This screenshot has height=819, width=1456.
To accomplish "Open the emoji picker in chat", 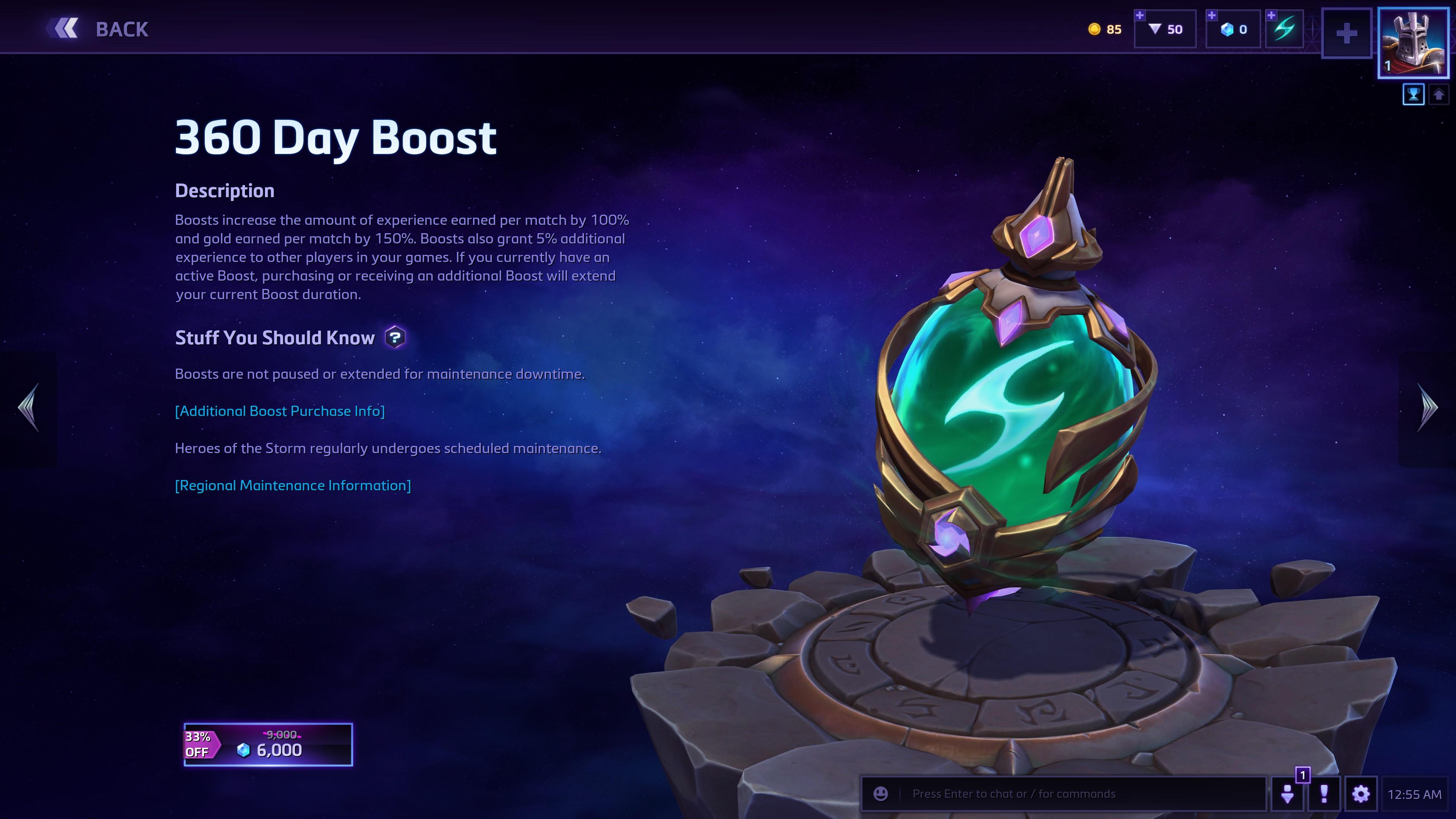I will 880,794.
